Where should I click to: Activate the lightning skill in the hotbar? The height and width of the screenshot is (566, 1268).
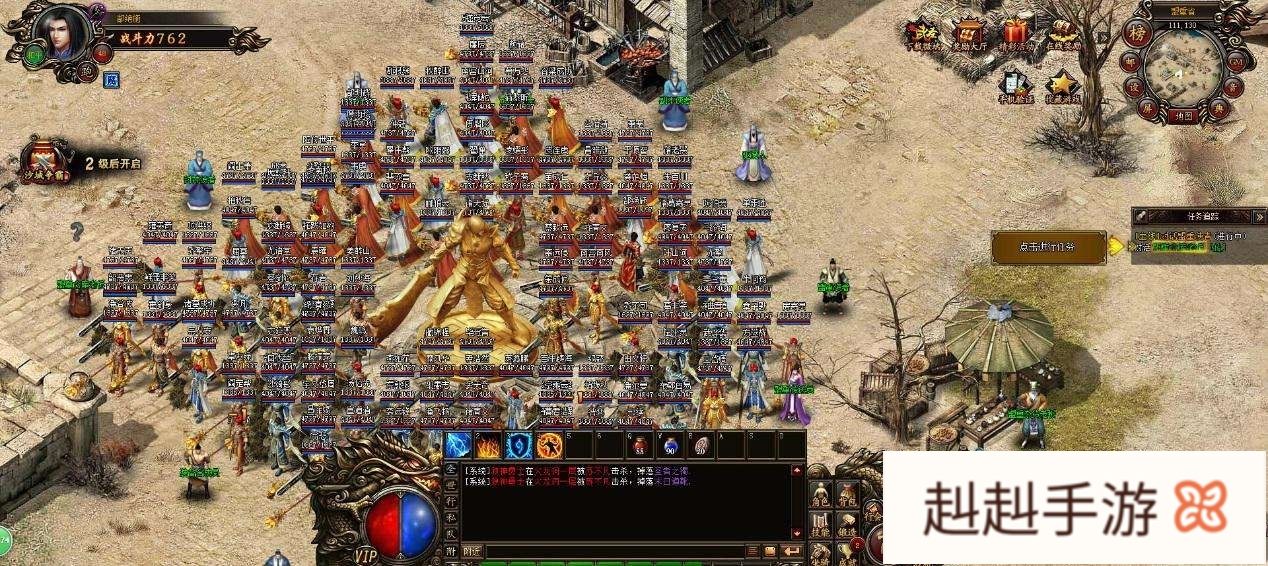coord(458,445)
